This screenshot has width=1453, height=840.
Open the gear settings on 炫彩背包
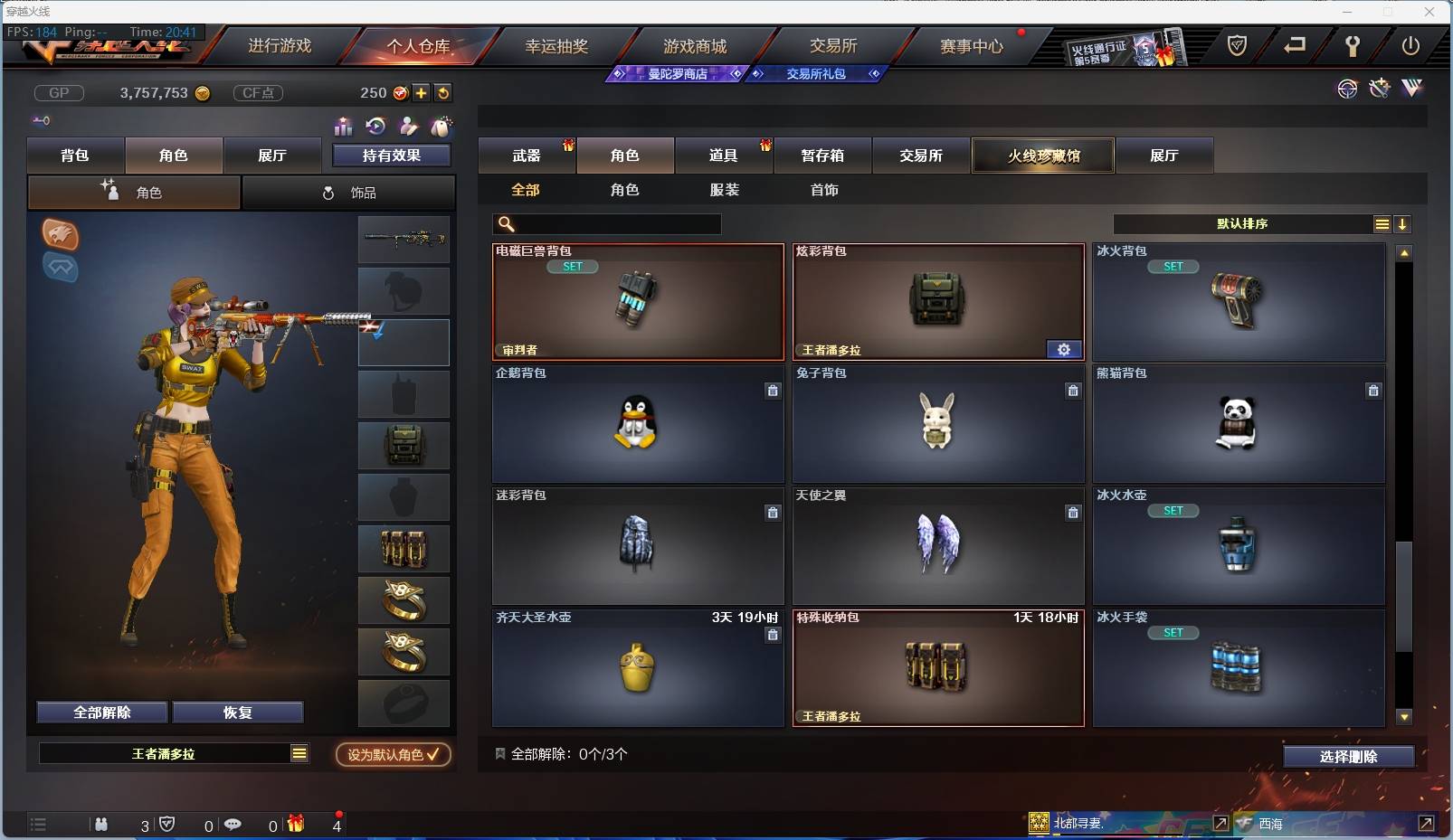pos(1064,349)
